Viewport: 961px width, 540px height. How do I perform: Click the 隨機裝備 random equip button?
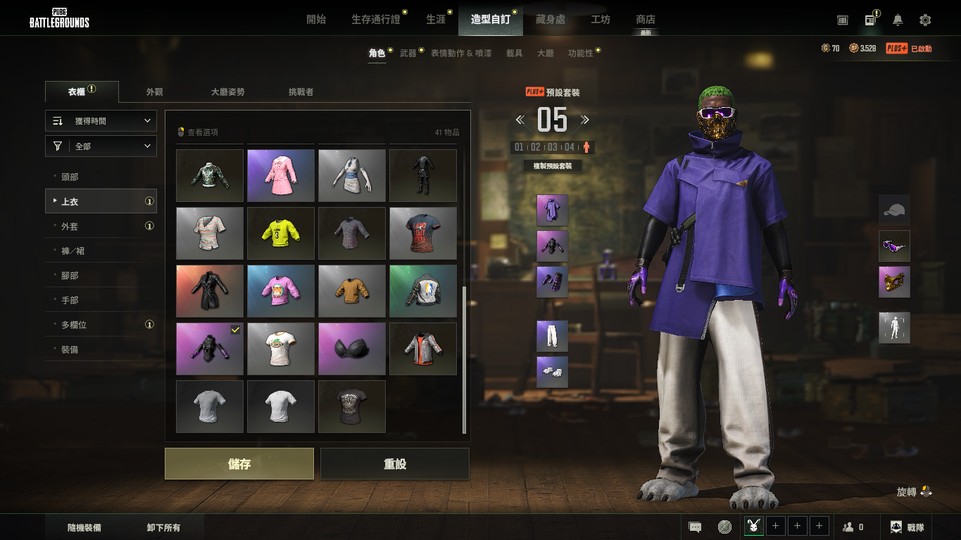pos(84,527)
